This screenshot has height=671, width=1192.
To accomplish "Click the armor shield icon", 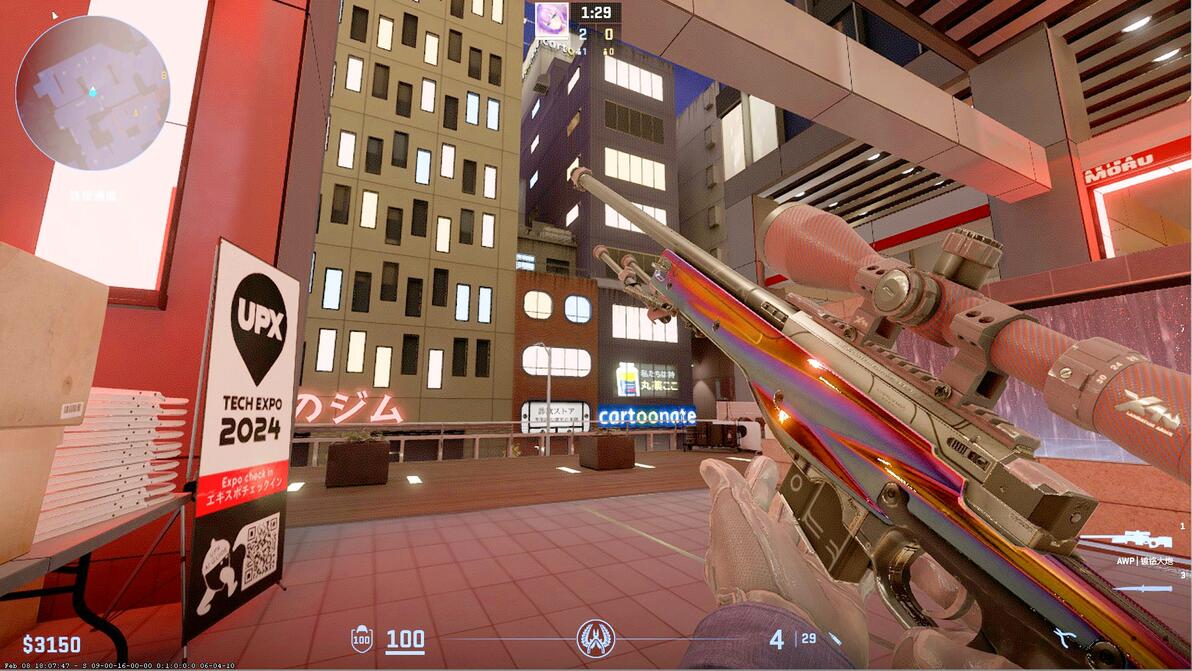I will pos(362,639).
